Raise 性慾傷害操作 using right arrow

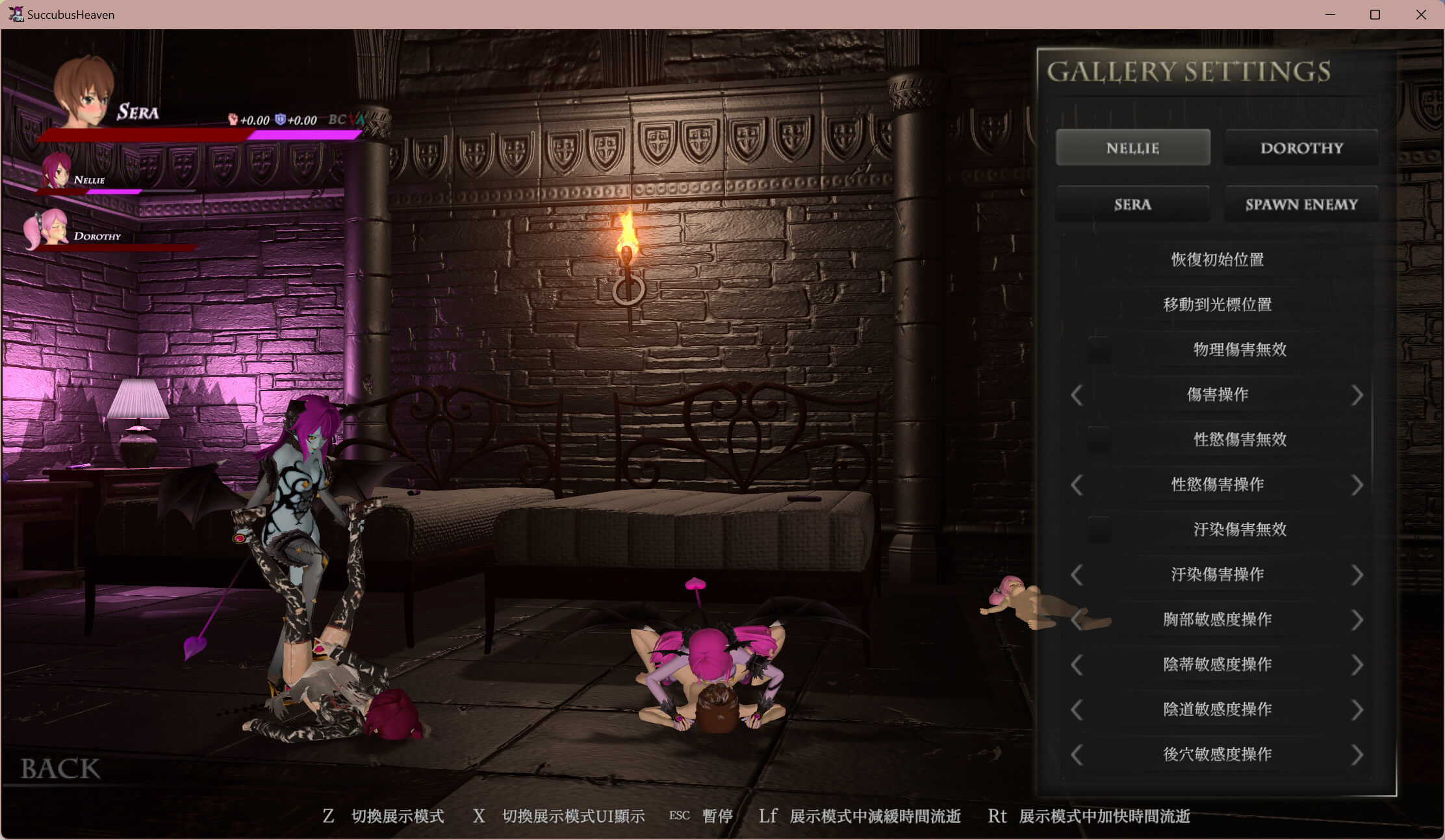[x=1357, y=485]
